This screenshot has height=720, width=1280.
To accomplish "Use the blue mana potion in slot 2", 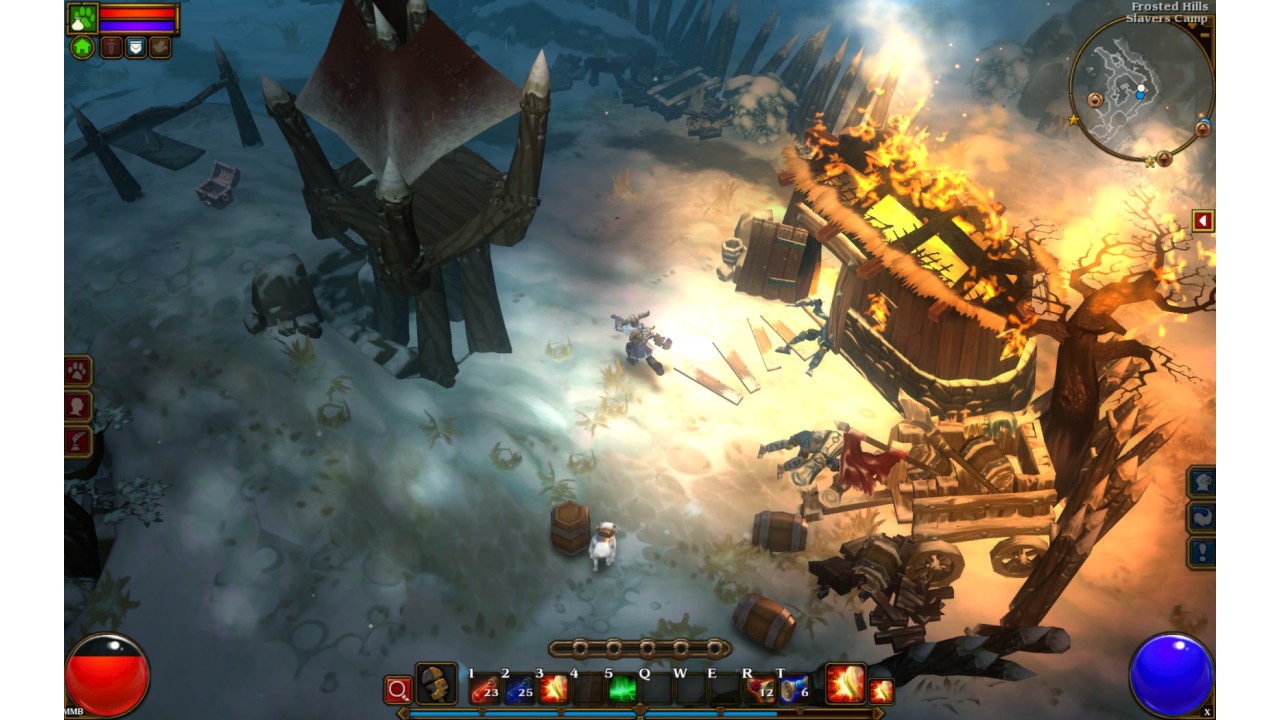I will tap(519, 688).
